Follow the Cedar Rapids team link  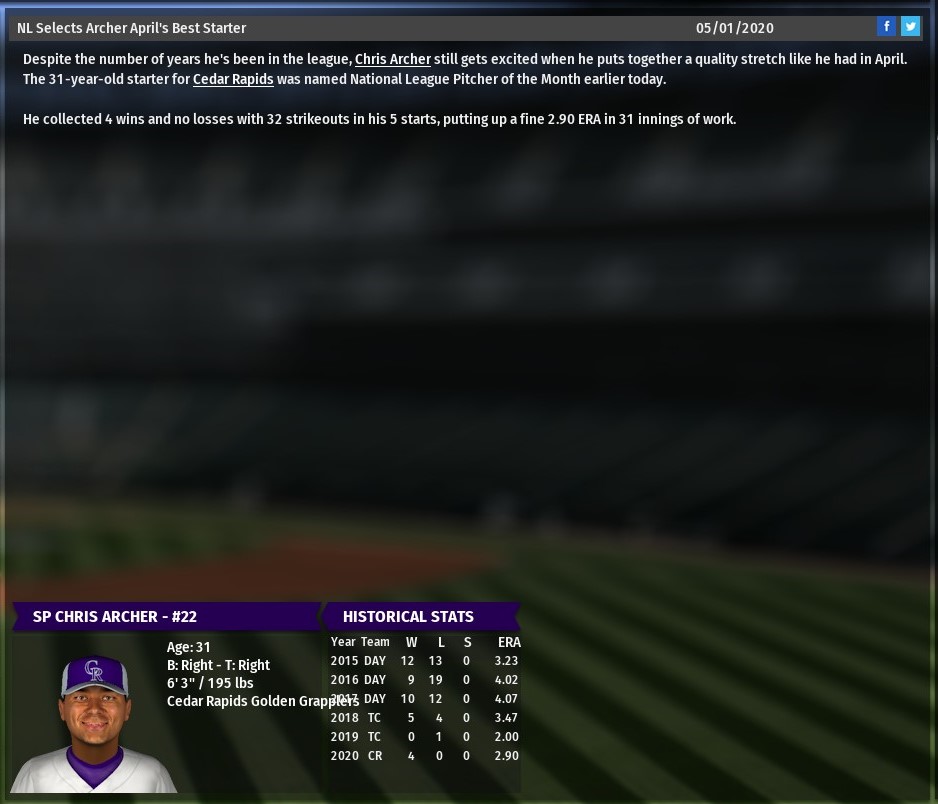tap(233, 79)
